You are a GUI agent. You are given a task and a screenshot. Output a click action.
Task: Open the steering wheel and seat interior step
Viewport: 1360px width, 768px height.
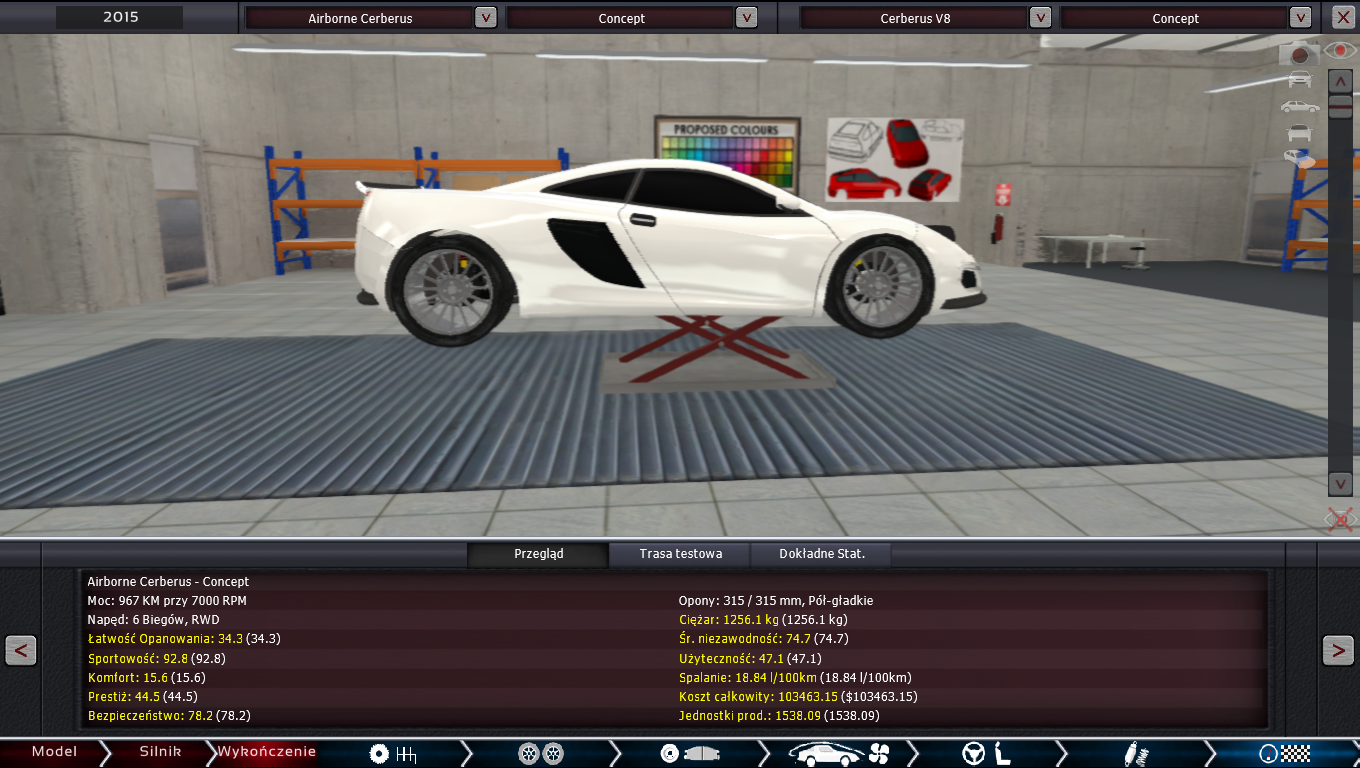[x=986, y=754]
